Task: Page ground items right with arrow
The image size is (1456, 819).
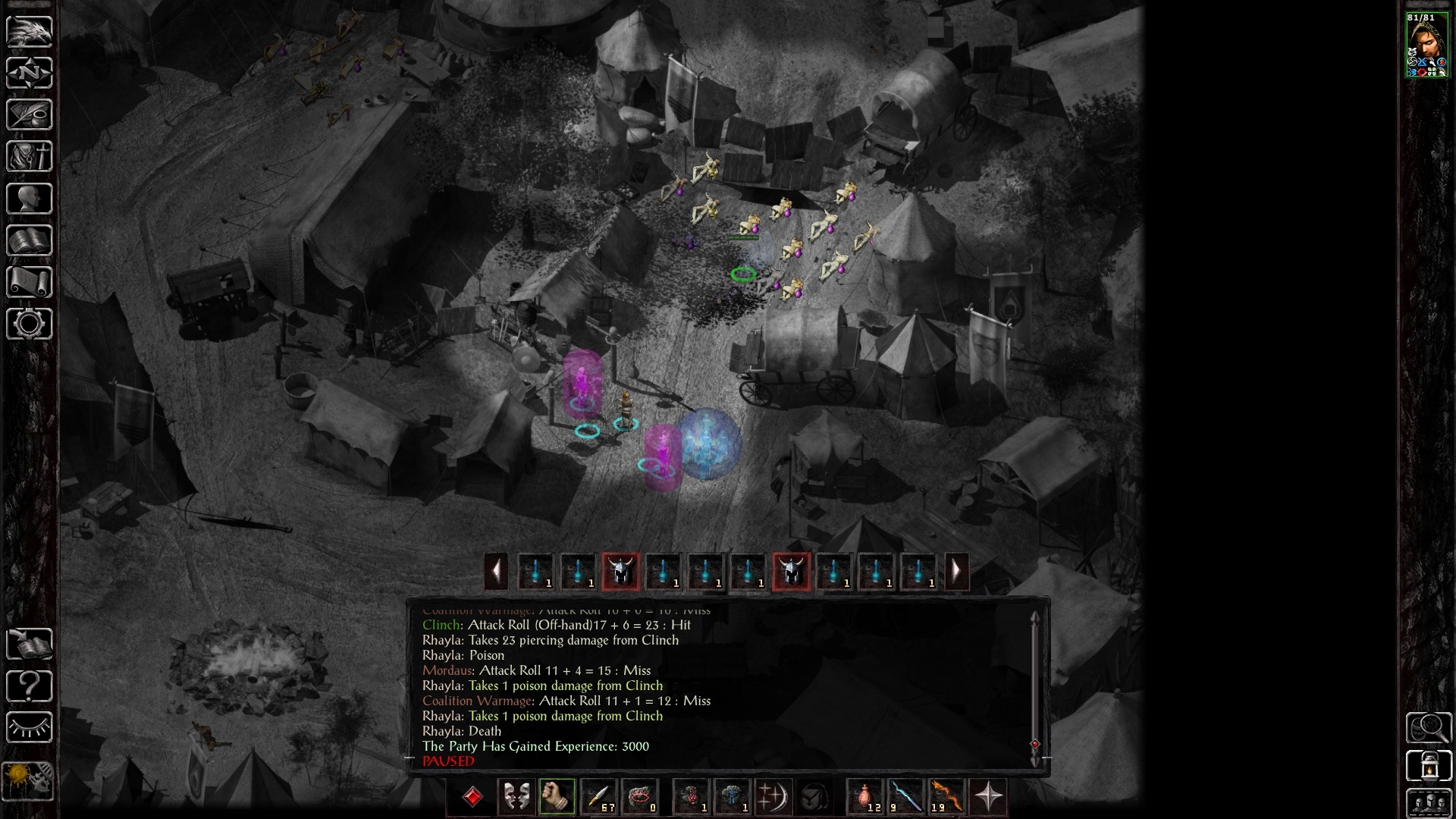Action: coord(956,570)
